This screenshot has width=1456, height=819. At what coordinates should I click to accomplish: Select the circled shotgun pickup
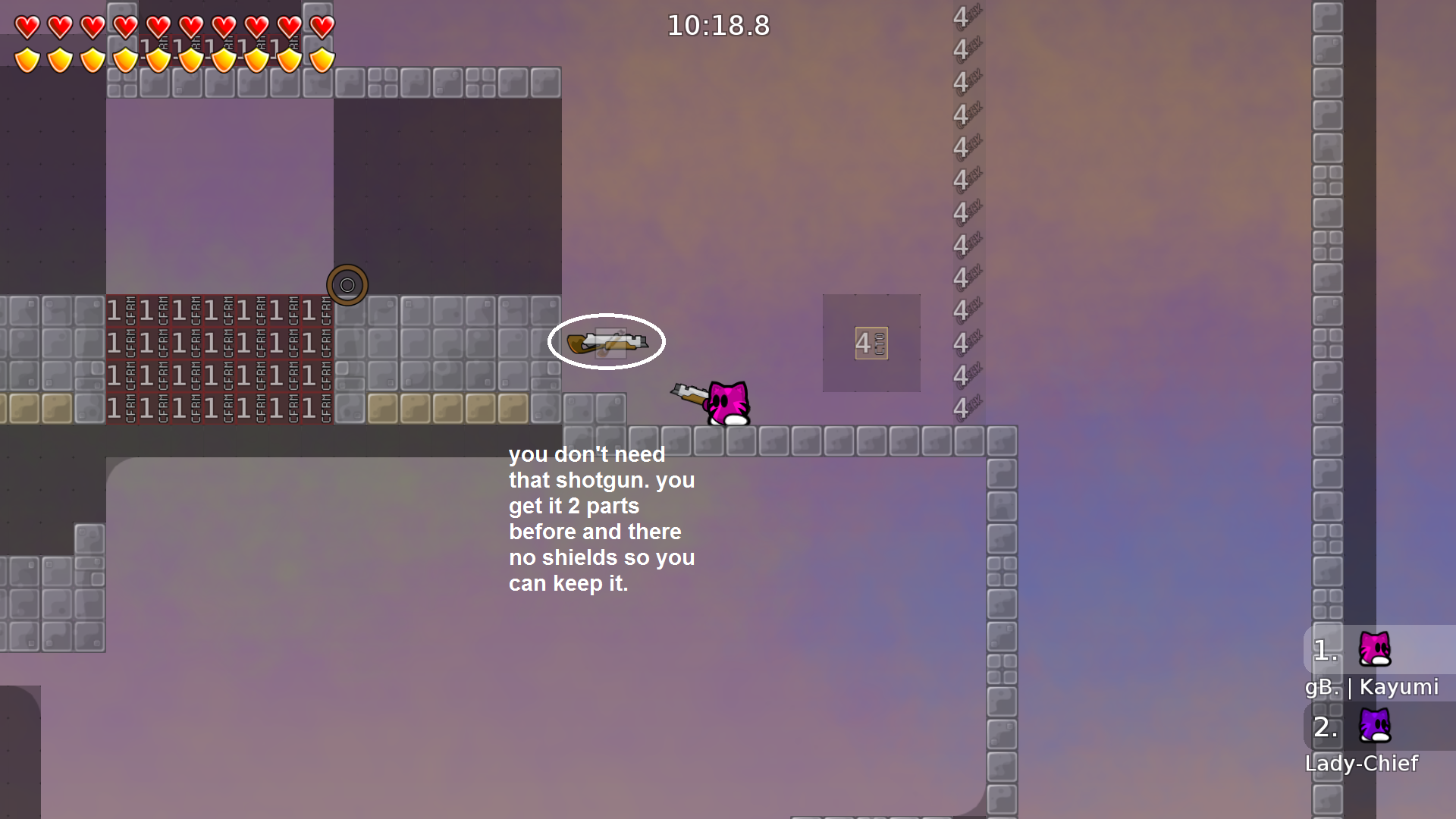pos(607,342)
